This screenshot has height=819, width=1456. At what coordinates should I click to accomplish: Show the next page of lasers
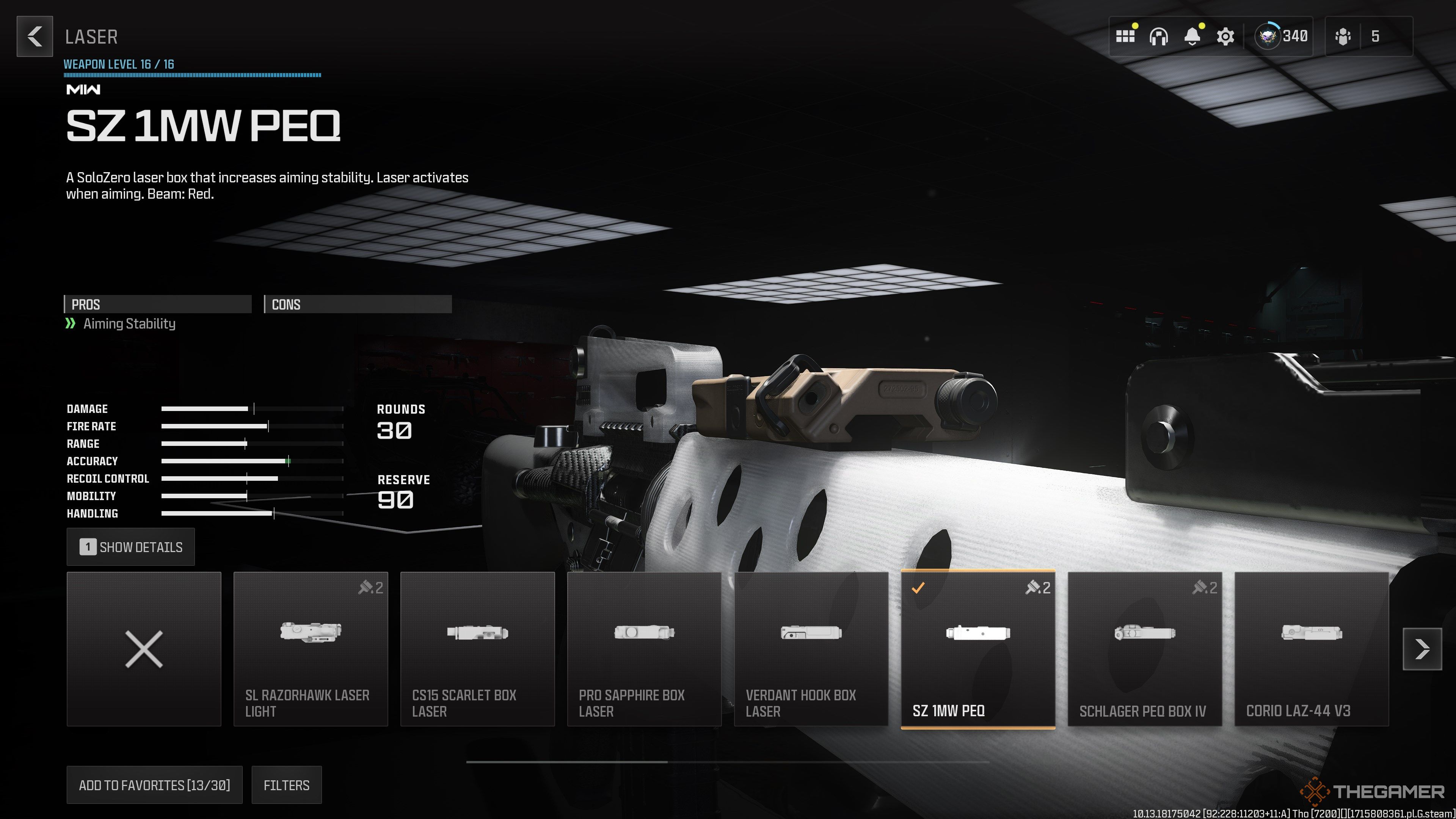point(1421,649)
